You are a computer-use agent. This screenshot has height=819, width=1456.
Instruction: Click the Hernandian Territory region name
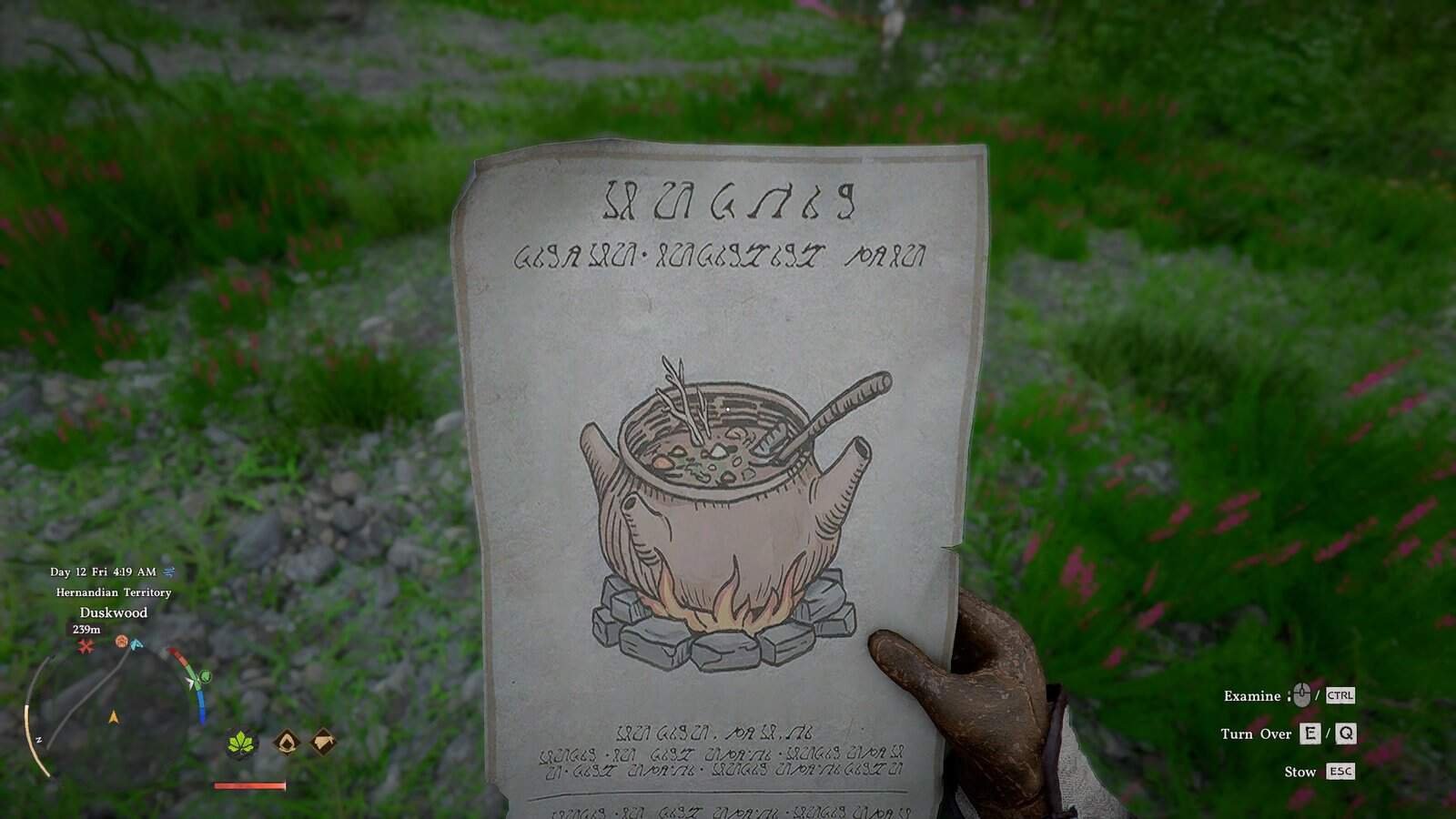coord(113,592)
